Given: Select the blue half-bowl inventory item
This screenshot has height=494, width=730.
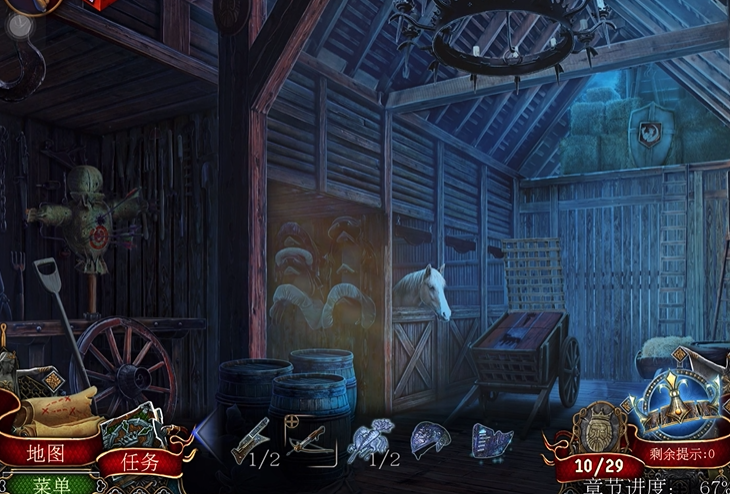Looking at the screenshot, I should (430, 439).
